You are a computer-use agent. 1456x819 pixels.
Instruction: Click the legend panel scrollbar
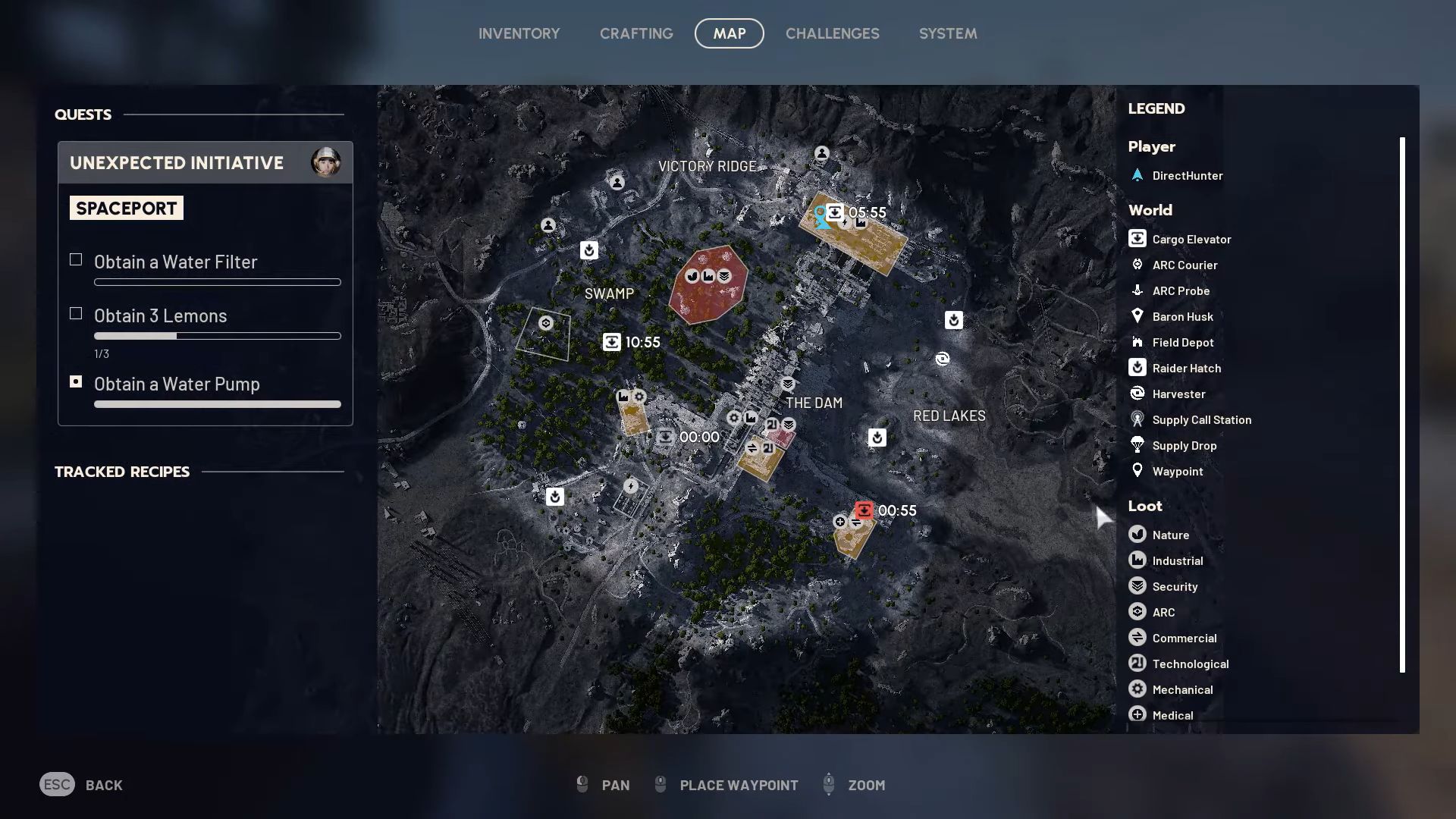click(1402, 404)
